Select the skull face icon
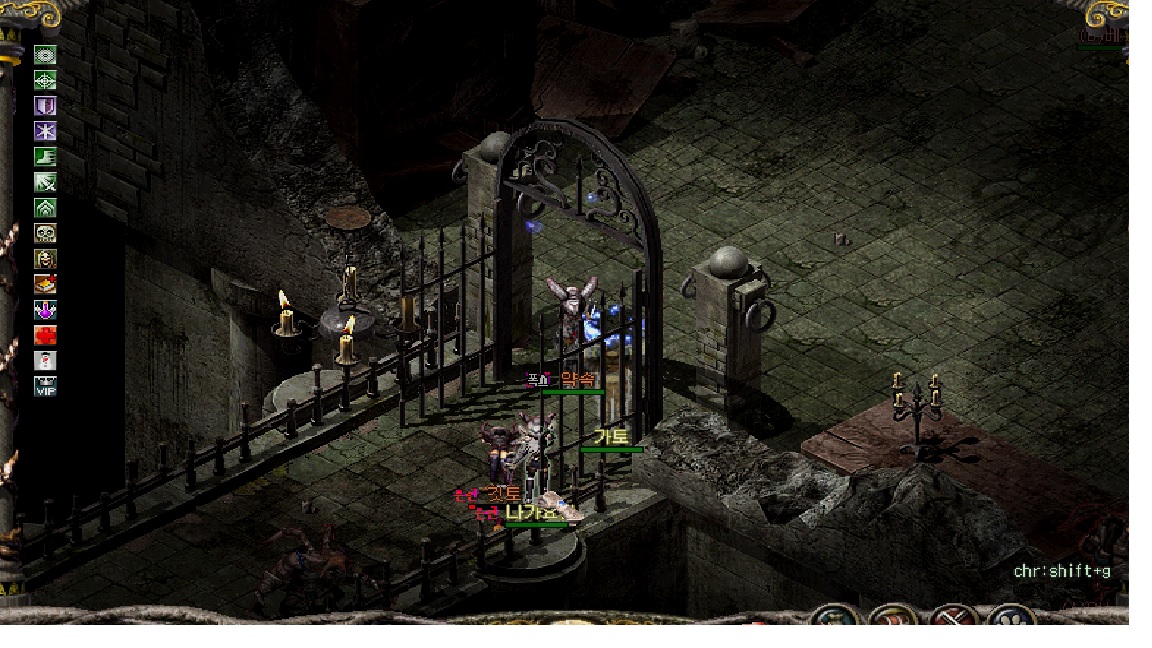Screen dimensions: 1152x648 [45, 233]
